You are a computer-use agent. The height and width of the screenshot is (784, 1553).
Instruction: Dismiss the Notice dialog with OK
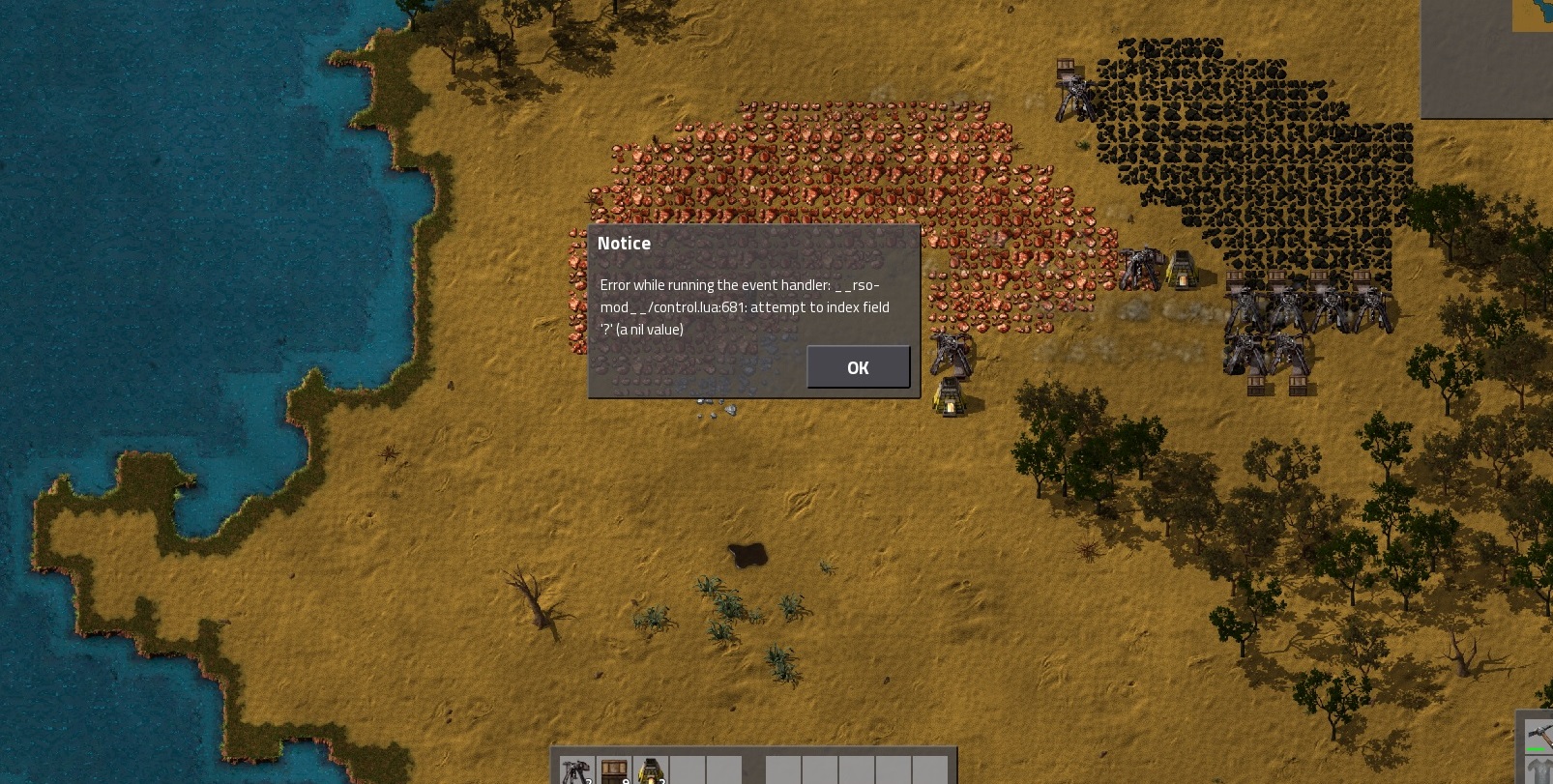coord(858,367)
